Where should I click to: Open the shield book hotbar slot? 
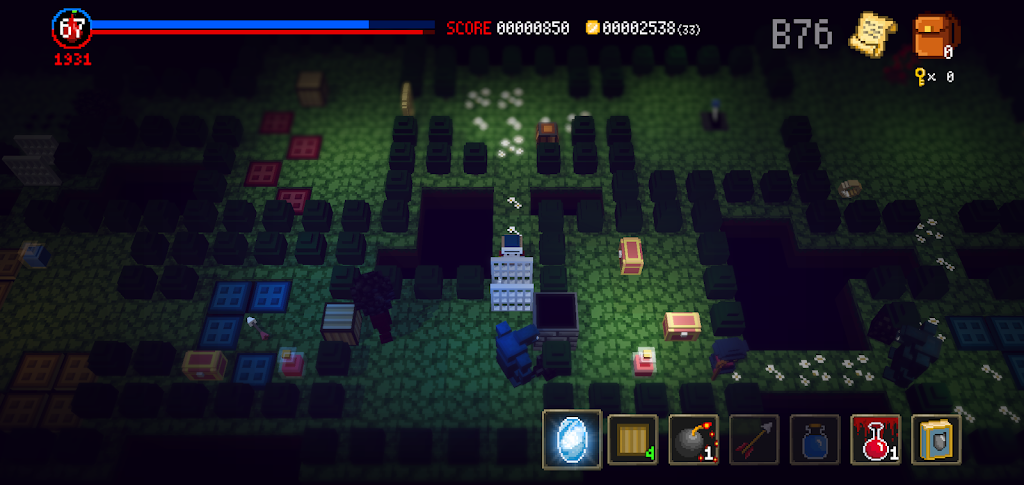click(937, 439)
